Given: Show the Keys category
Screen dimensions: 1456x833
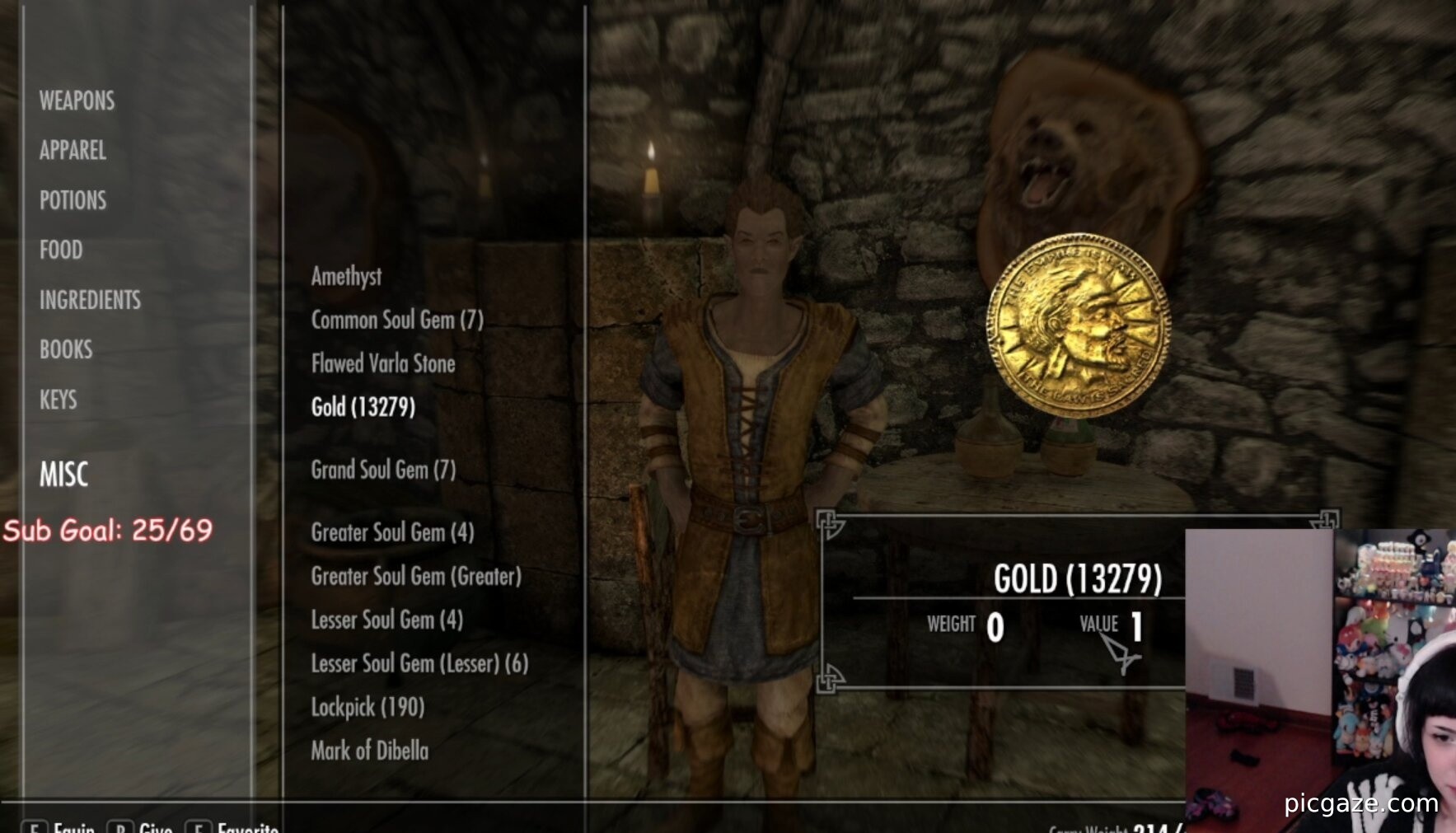Looking at the screenshot, I should tap(58, 400).
